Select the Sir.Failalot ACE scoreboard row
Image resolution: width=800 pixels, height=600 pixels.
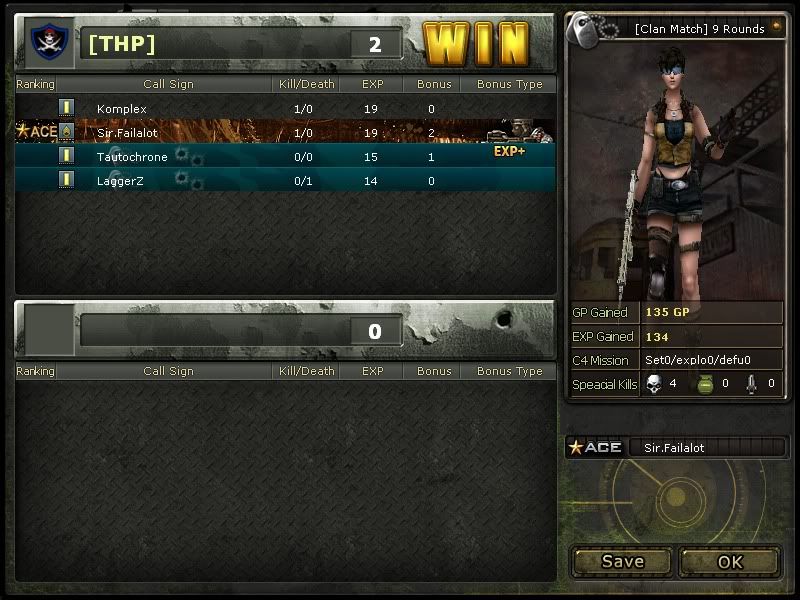(285, 132)
